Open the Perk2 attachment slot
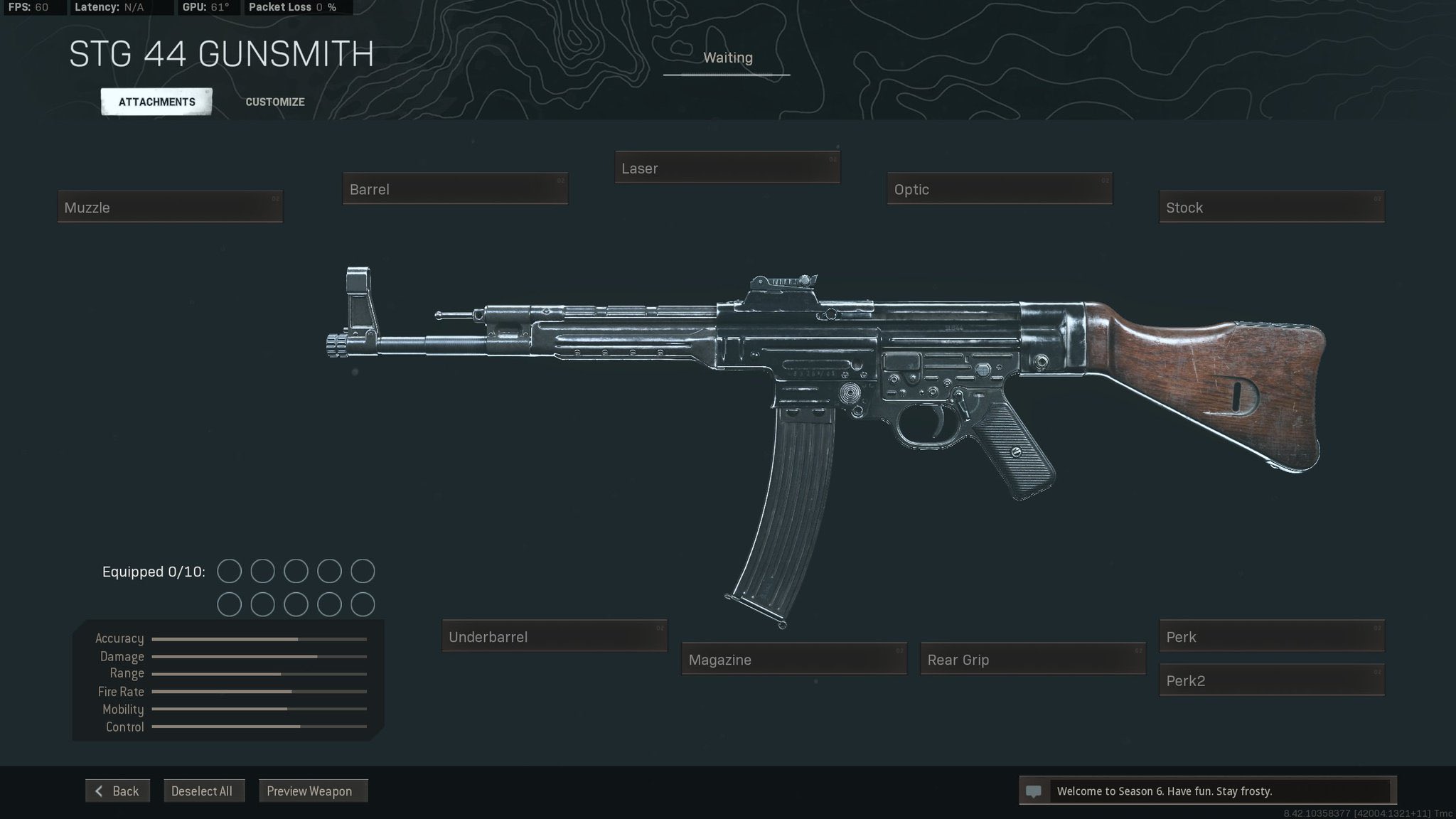The image size is (1456, 819). pos(1270,680)
